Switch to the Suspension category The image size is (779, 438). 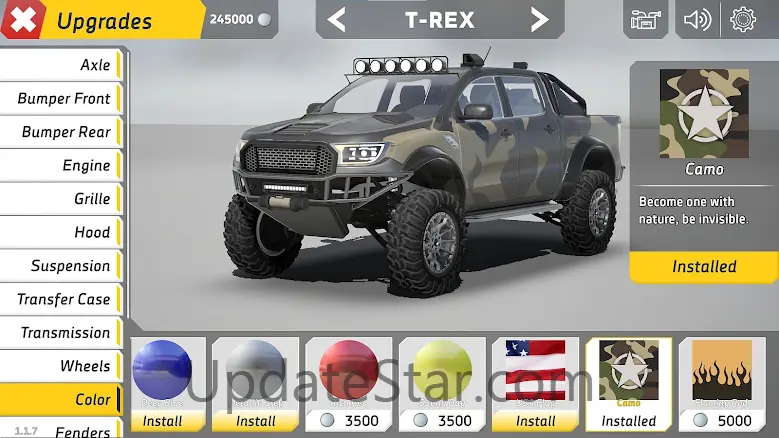pyautogui.click(x=61, y=266)
